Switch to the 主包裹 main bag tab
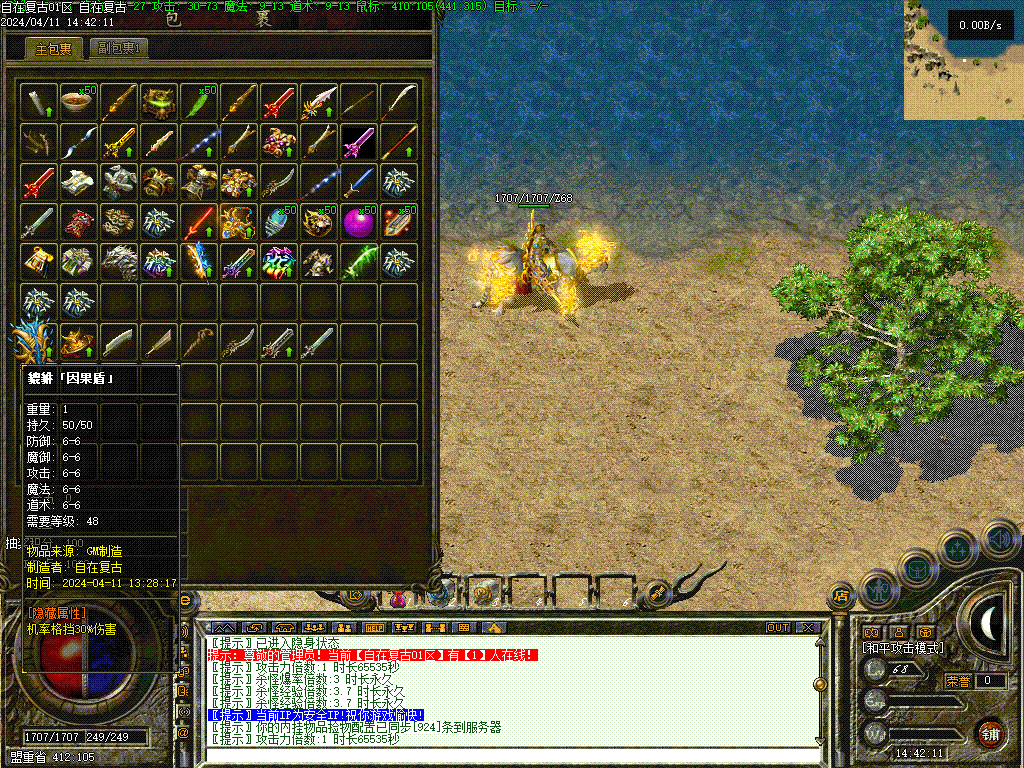Screen dimensions: 1024x768 53,48
